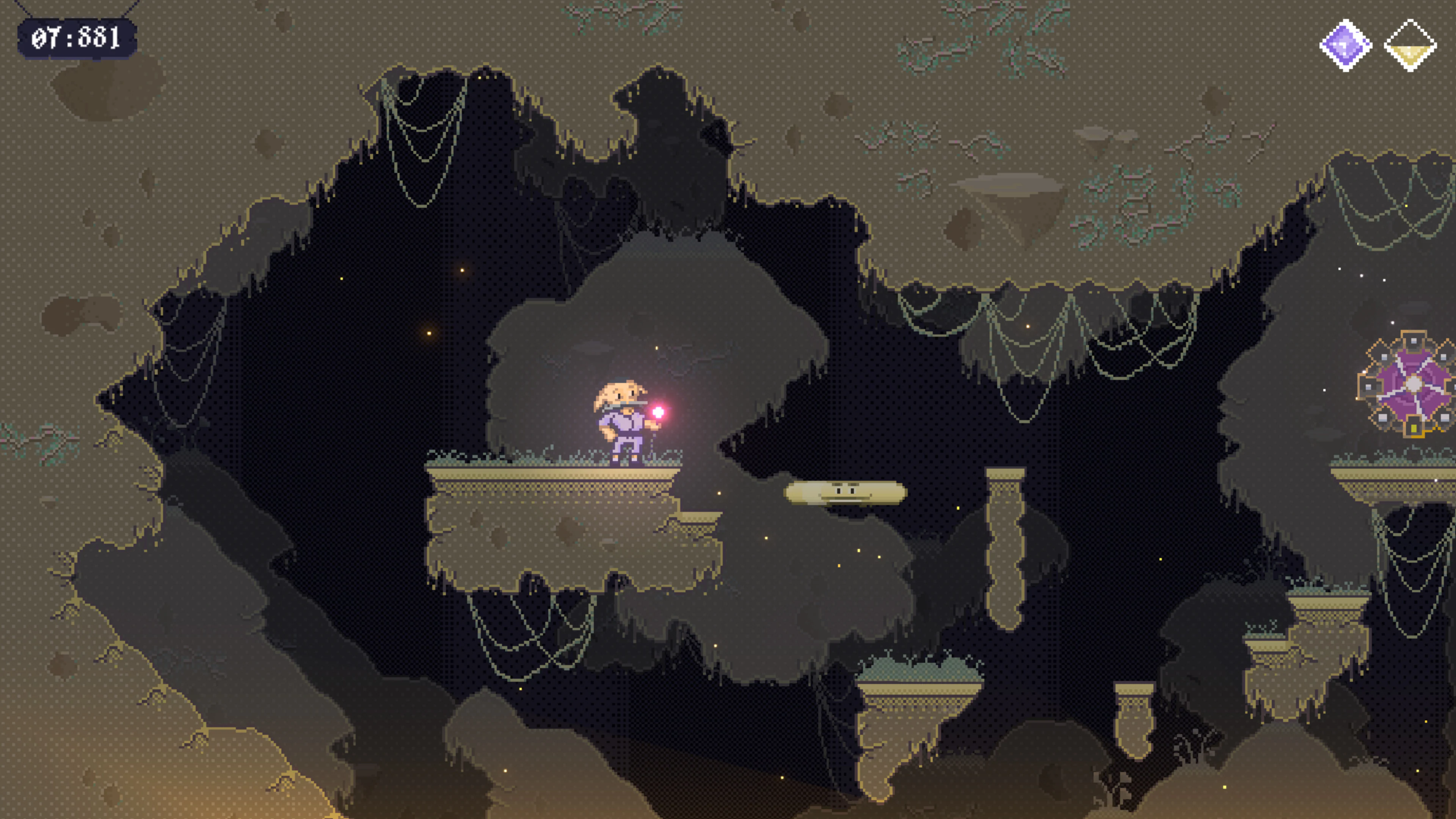Expand the timer HUD panel
1456x819 pixels.
76,38
